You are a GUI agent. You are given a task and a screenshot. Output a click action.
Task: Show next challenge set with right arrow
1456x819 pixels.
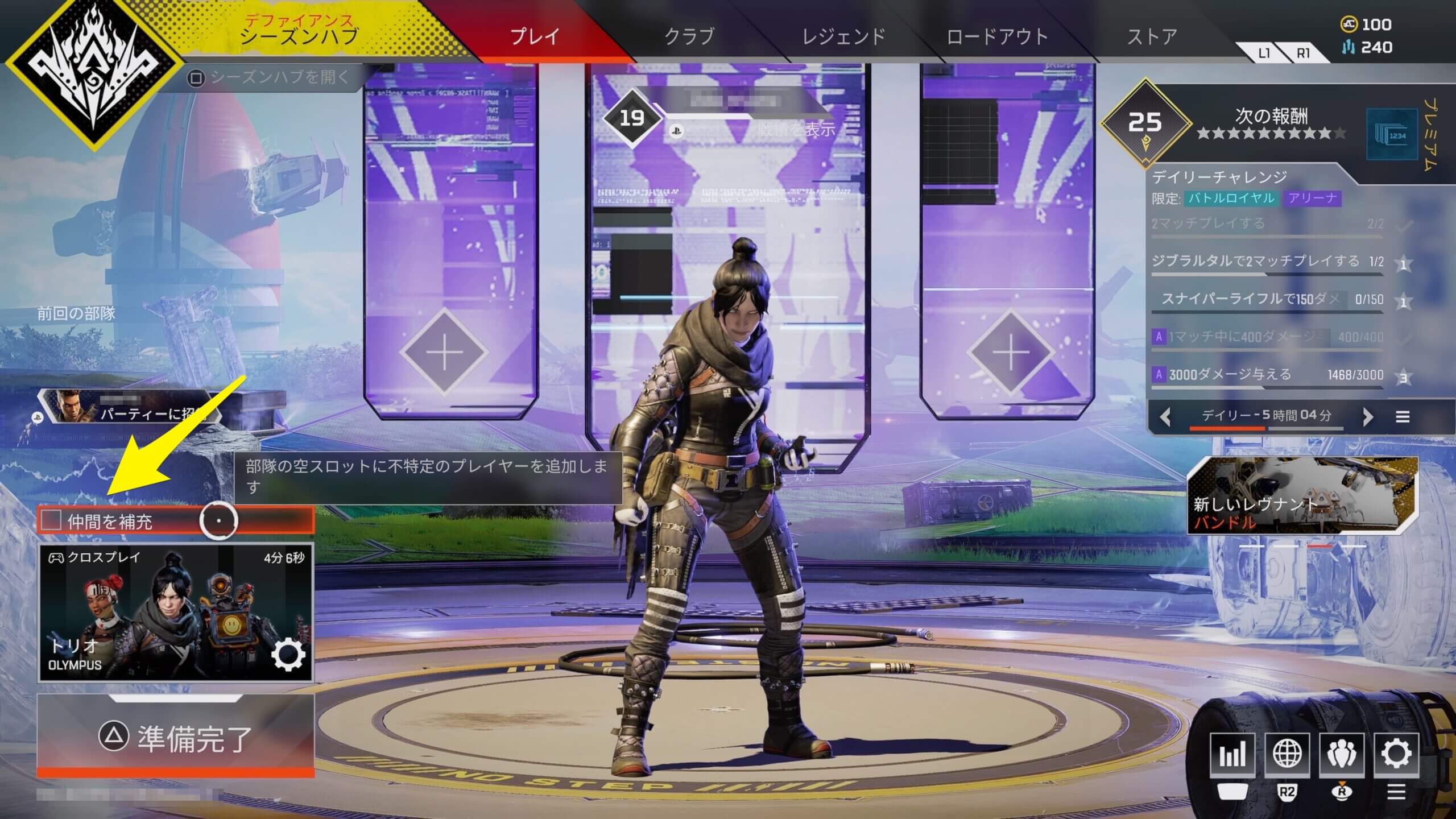pyautogui.click(x=1368, y=417)
